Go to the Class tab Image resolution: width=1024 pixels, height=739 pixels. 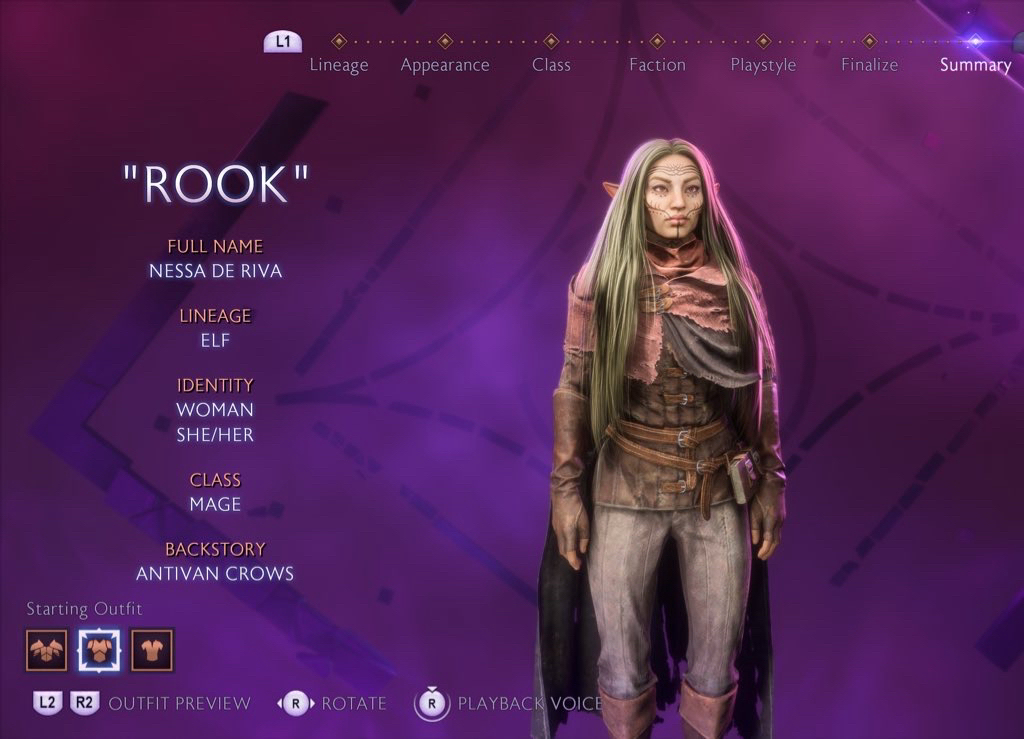[551, 64]
